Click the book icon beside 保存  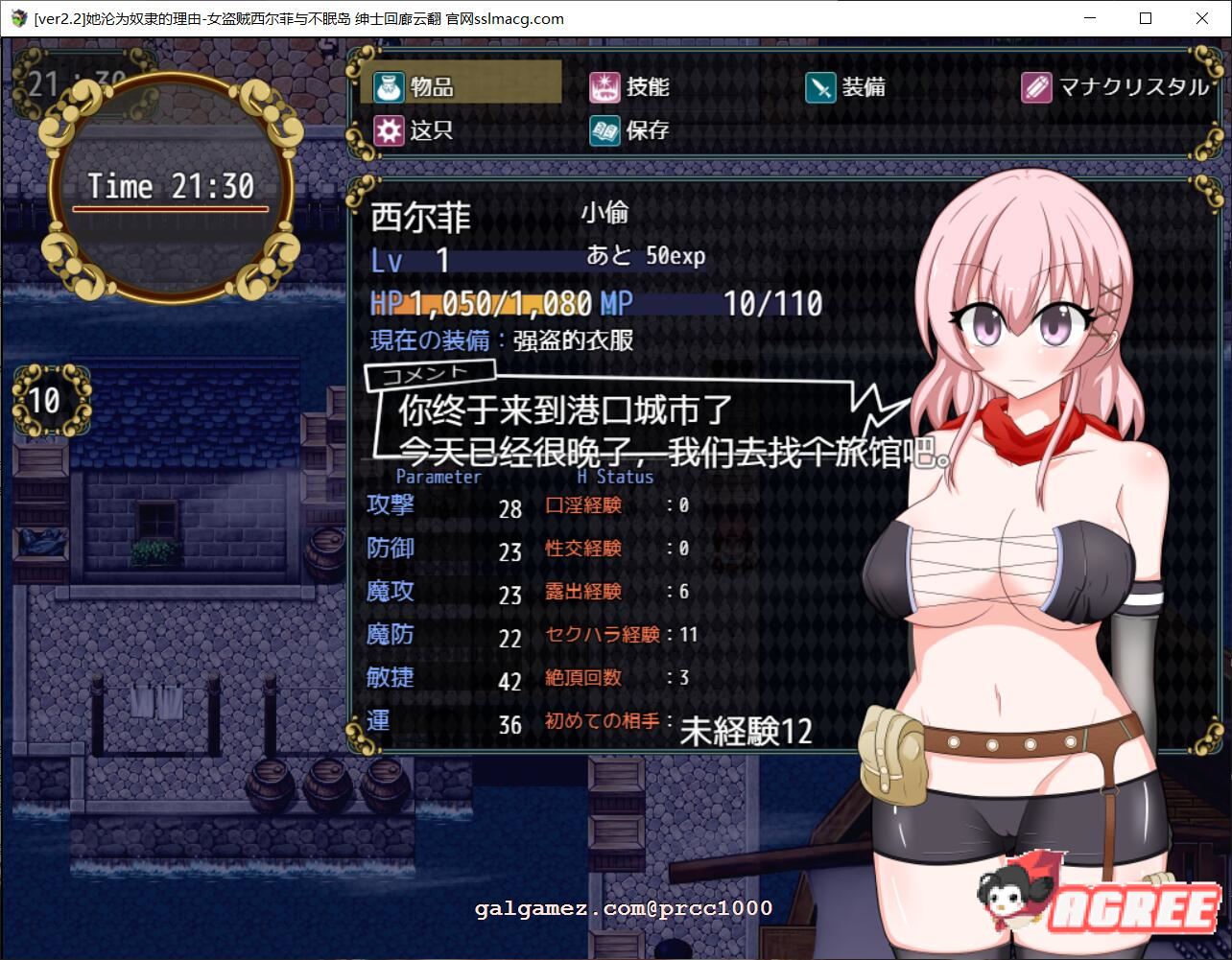click(604, 130)
